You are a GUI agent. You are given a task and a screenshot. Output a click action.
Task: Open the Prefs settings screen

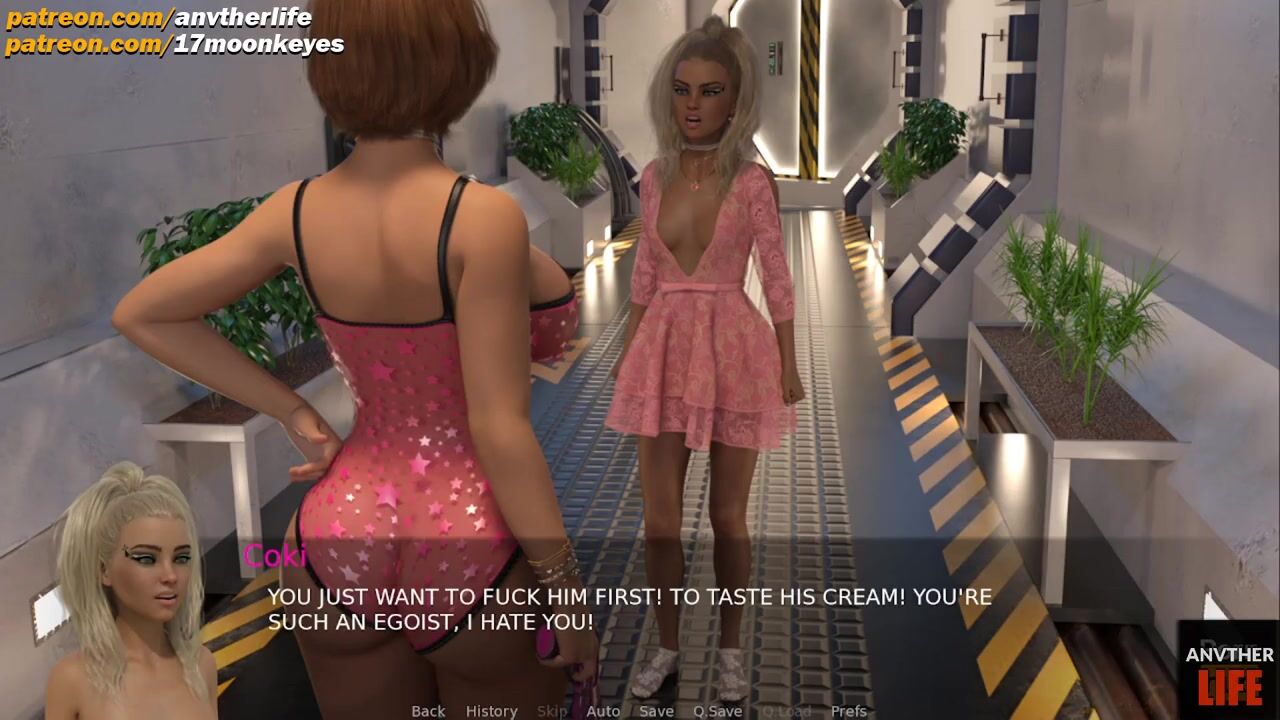(849, 711)
